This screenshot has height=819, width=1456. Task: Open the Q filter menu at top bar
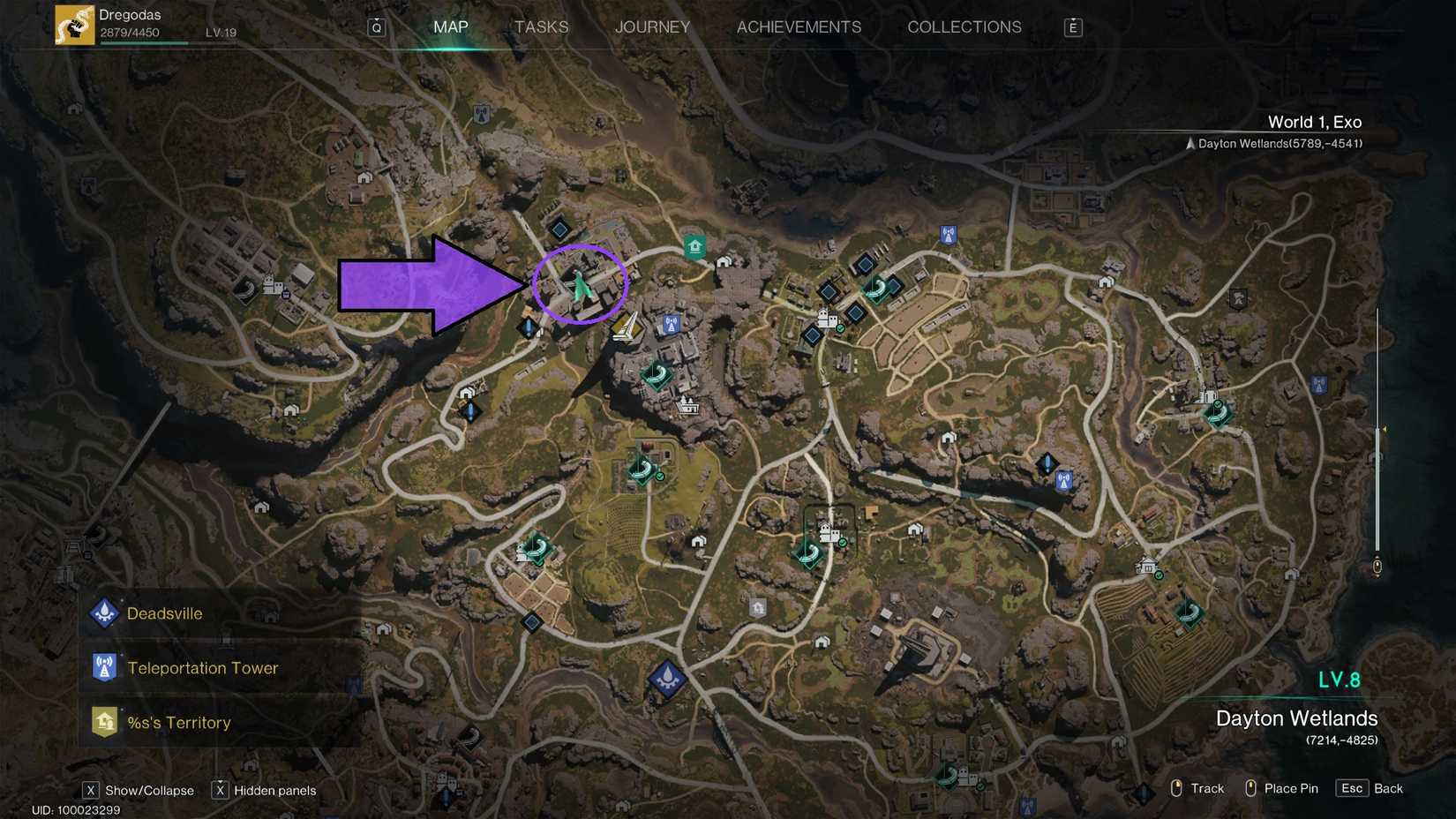pos(376,27)
